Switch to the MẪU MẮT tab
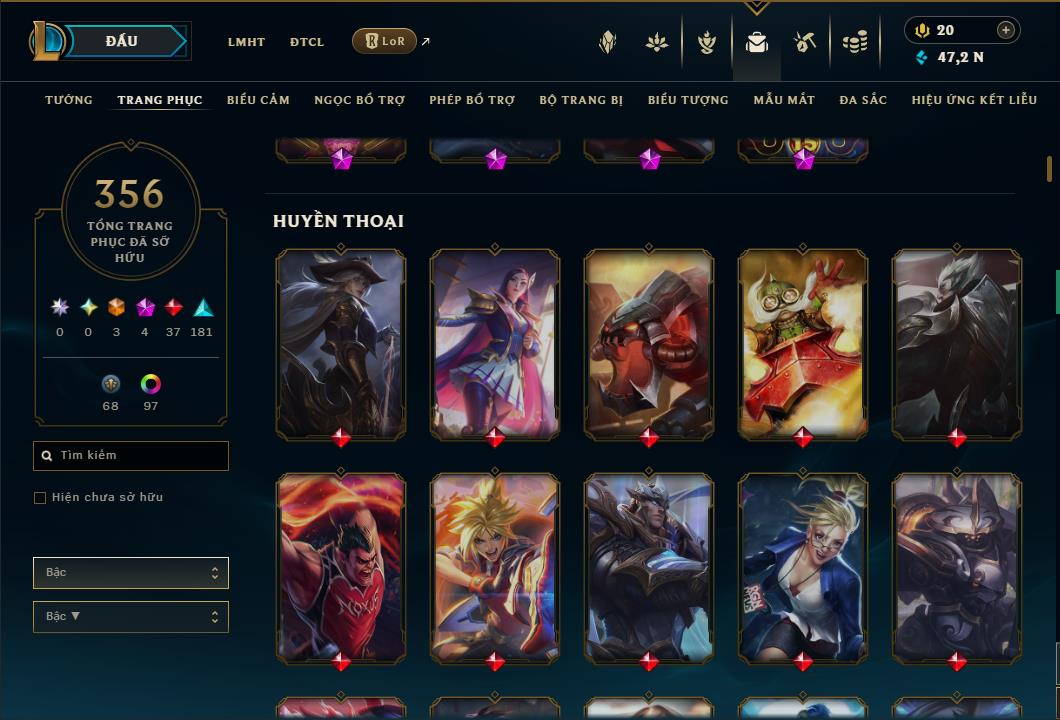The width and height of the screenshot is (1060, 720). click(x=784, y=100)
